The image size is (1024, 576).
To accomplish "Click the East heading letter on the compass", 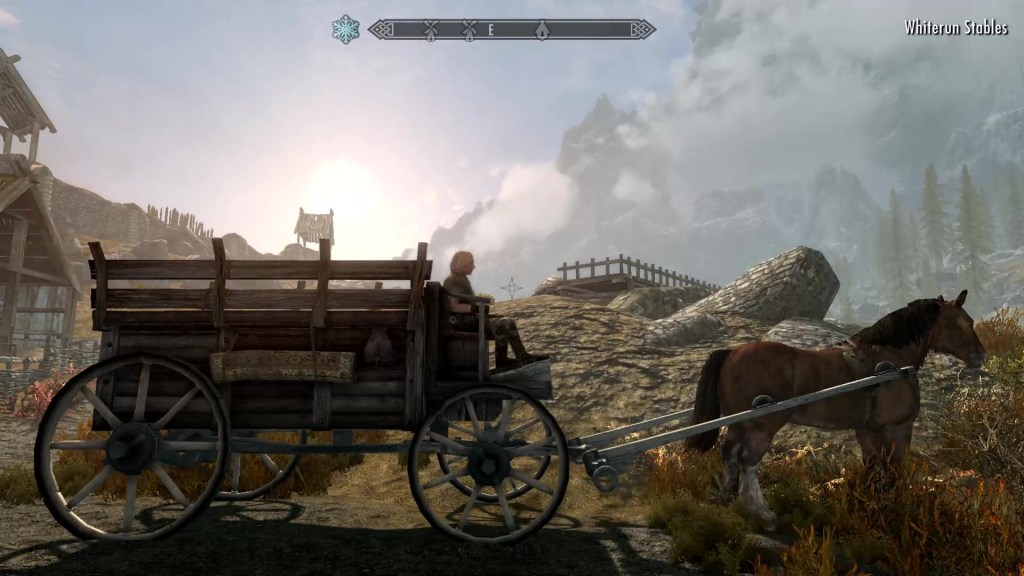I will [491, 30].
